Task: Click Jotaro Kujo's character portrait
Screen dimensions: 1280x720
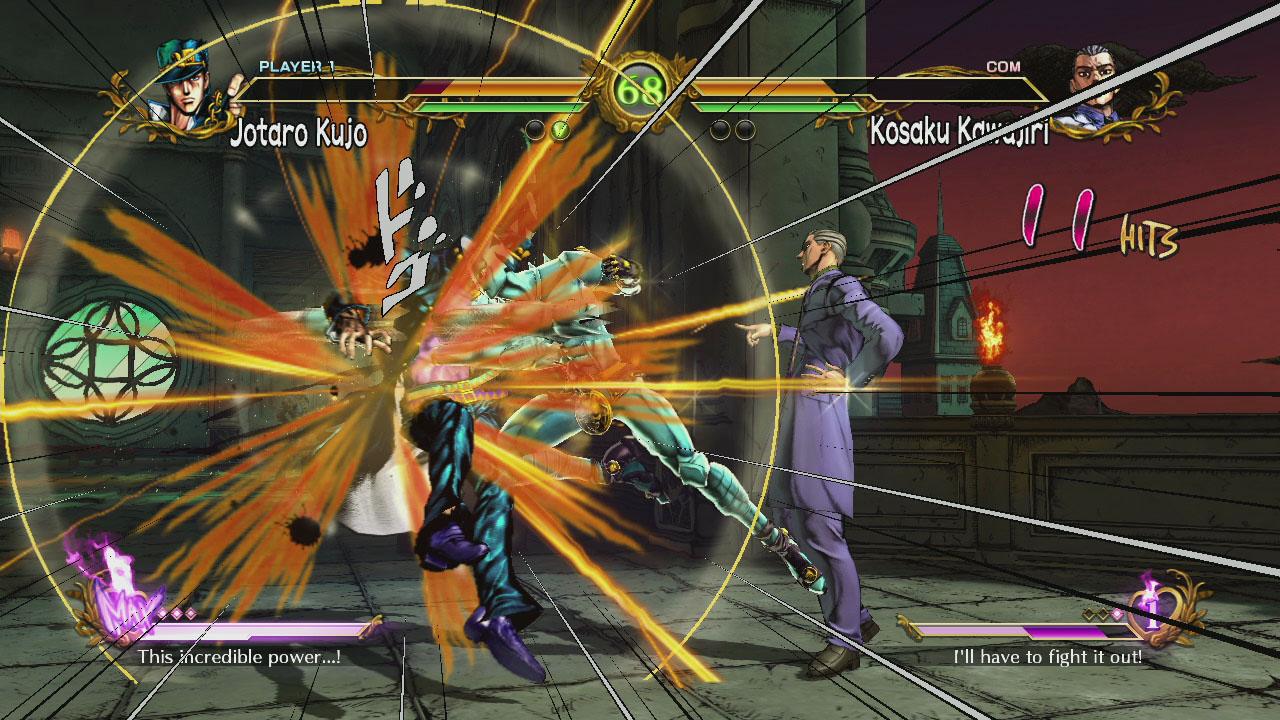Action: coord(186,91)
